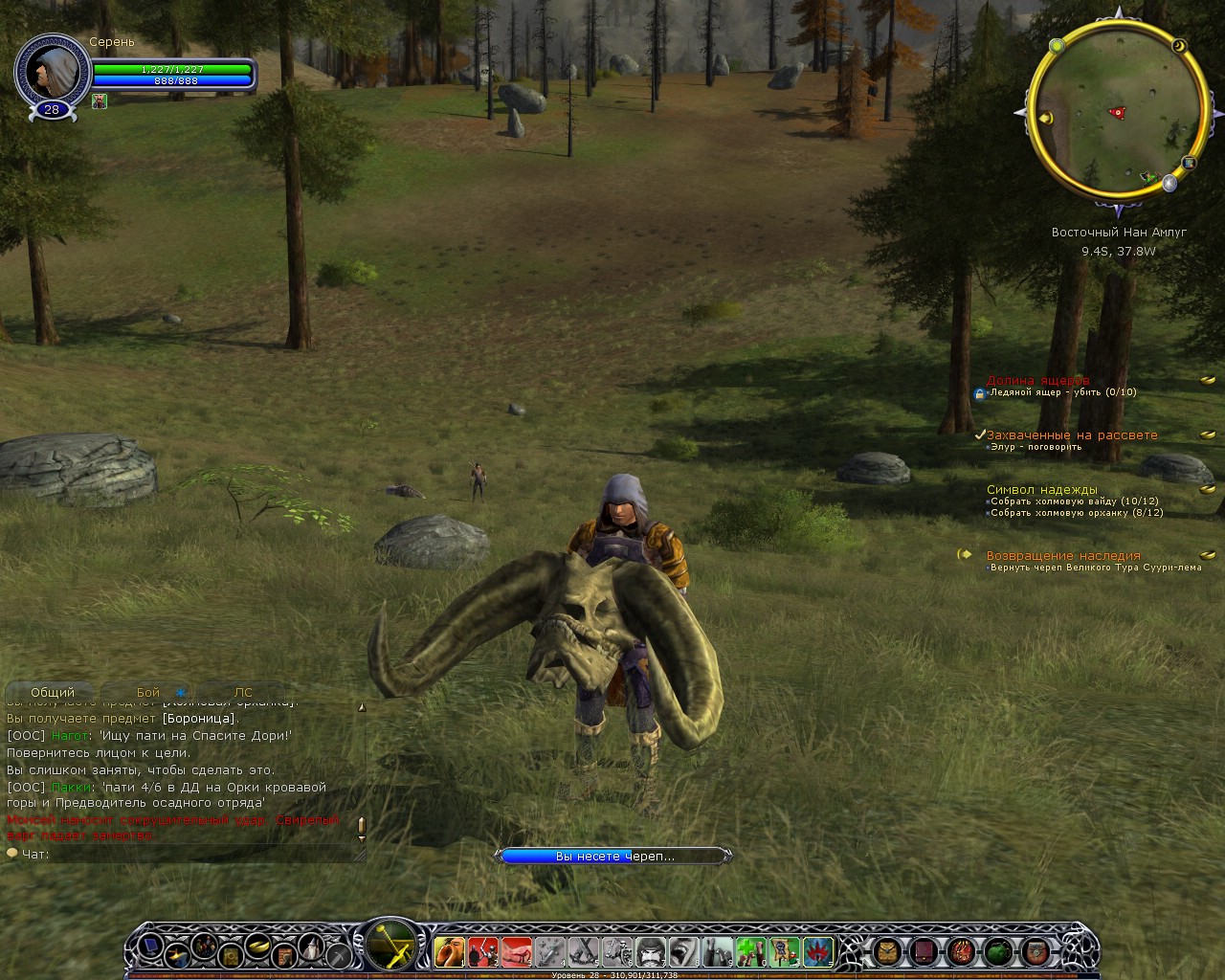Click the gold ring menu icon

pos(258,947)
